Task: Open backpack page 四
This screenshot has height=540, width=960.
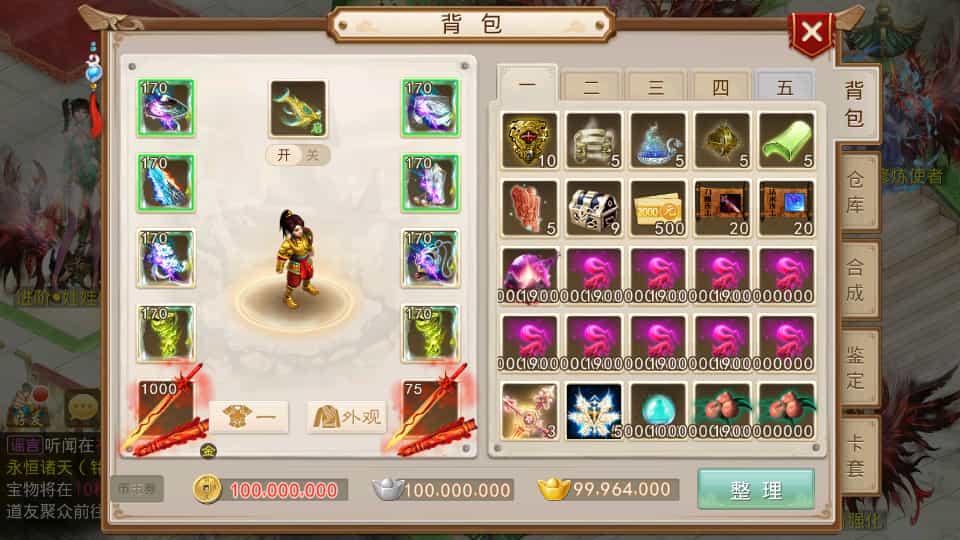Action: pyautogui.click(x=720, y=88)
